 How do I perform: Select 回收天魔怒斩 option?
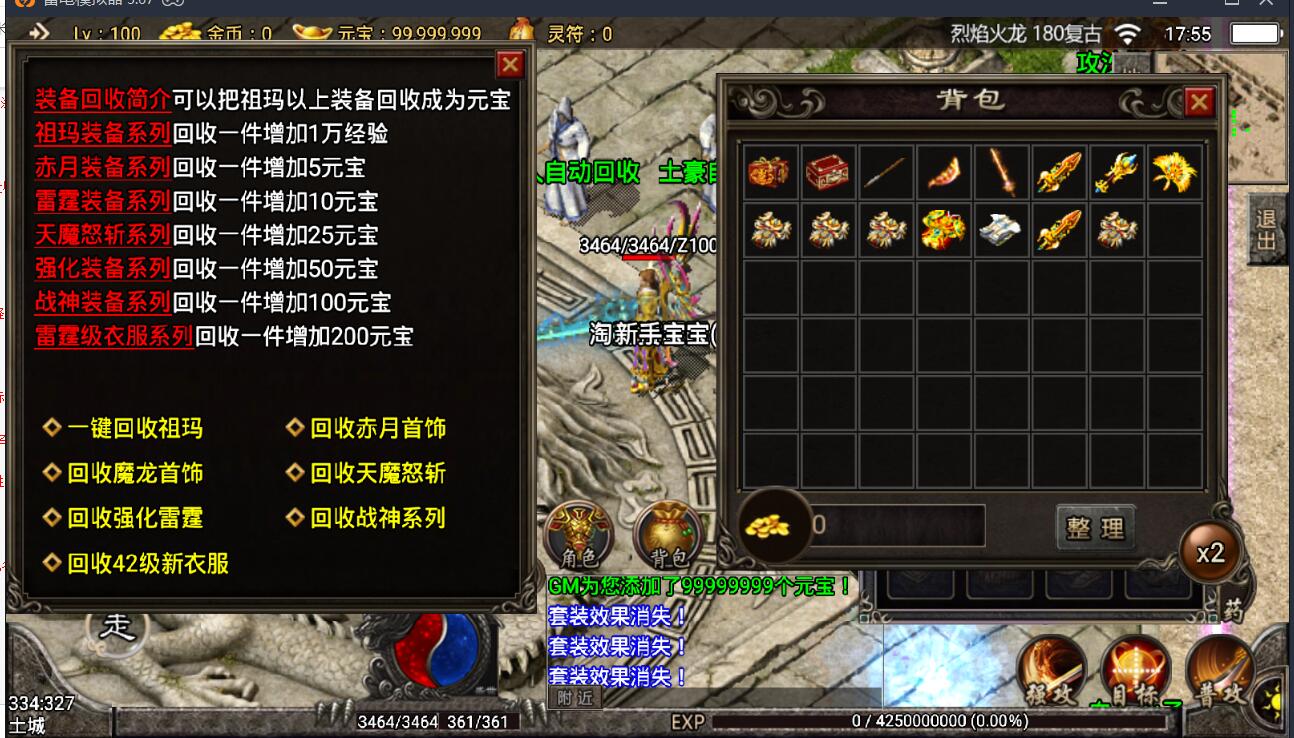(377, 473)
